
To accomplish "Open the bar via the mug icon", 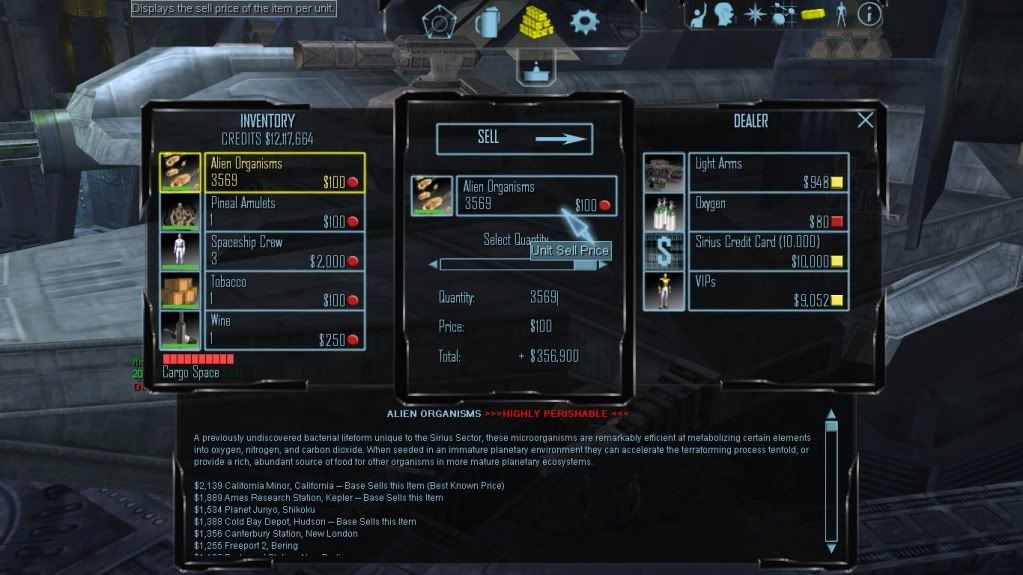I will 487,20.
